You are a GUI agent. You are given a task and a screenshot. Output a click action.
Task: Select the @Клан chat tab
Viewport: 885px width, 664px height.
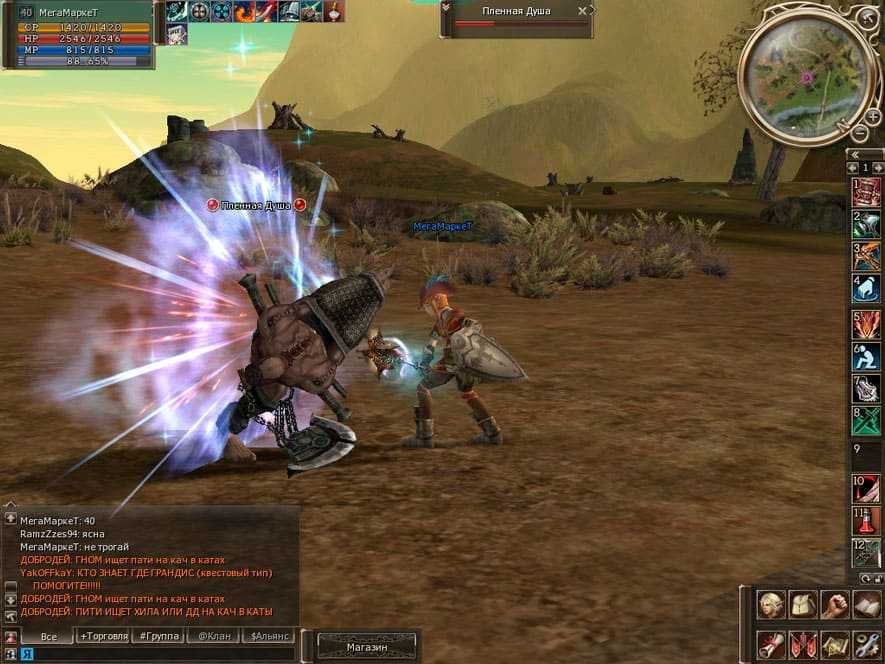tap(215, 636)
